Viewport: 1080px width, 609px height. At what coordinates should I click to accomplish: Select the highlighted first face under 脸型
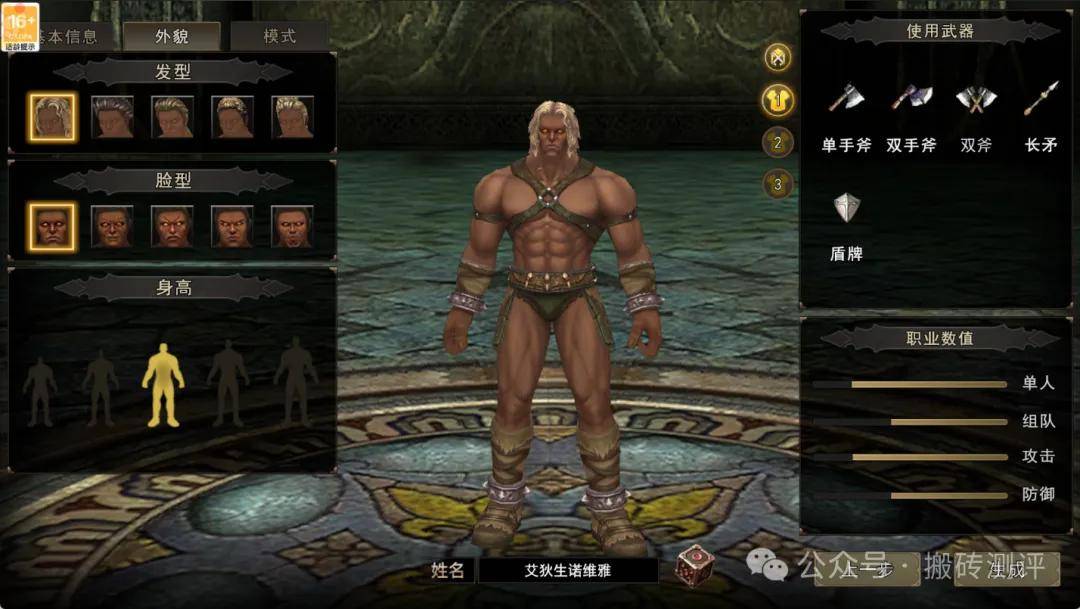(x=52, y=227)
